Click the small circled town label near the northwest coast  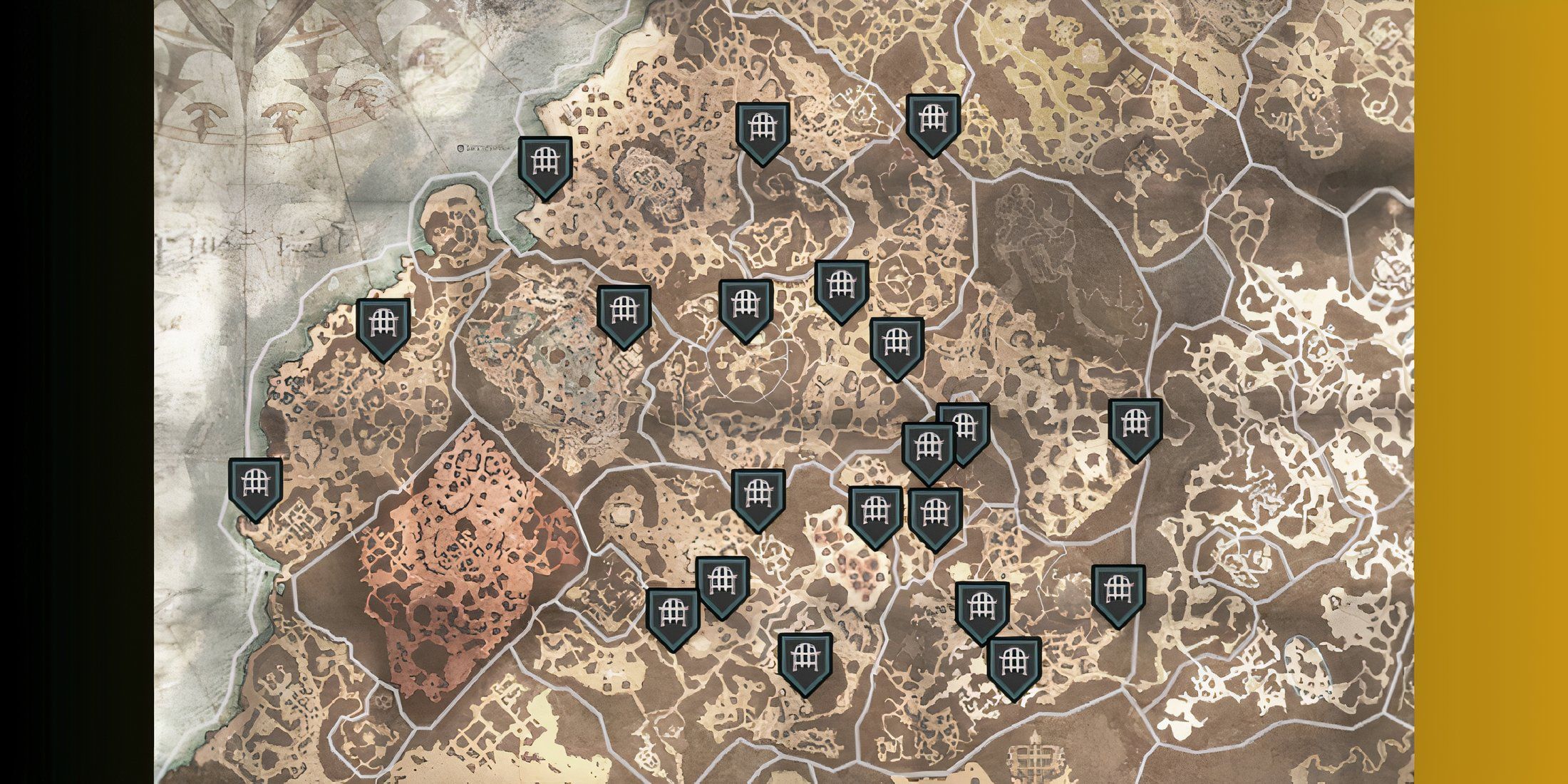[x=461, y=148]
